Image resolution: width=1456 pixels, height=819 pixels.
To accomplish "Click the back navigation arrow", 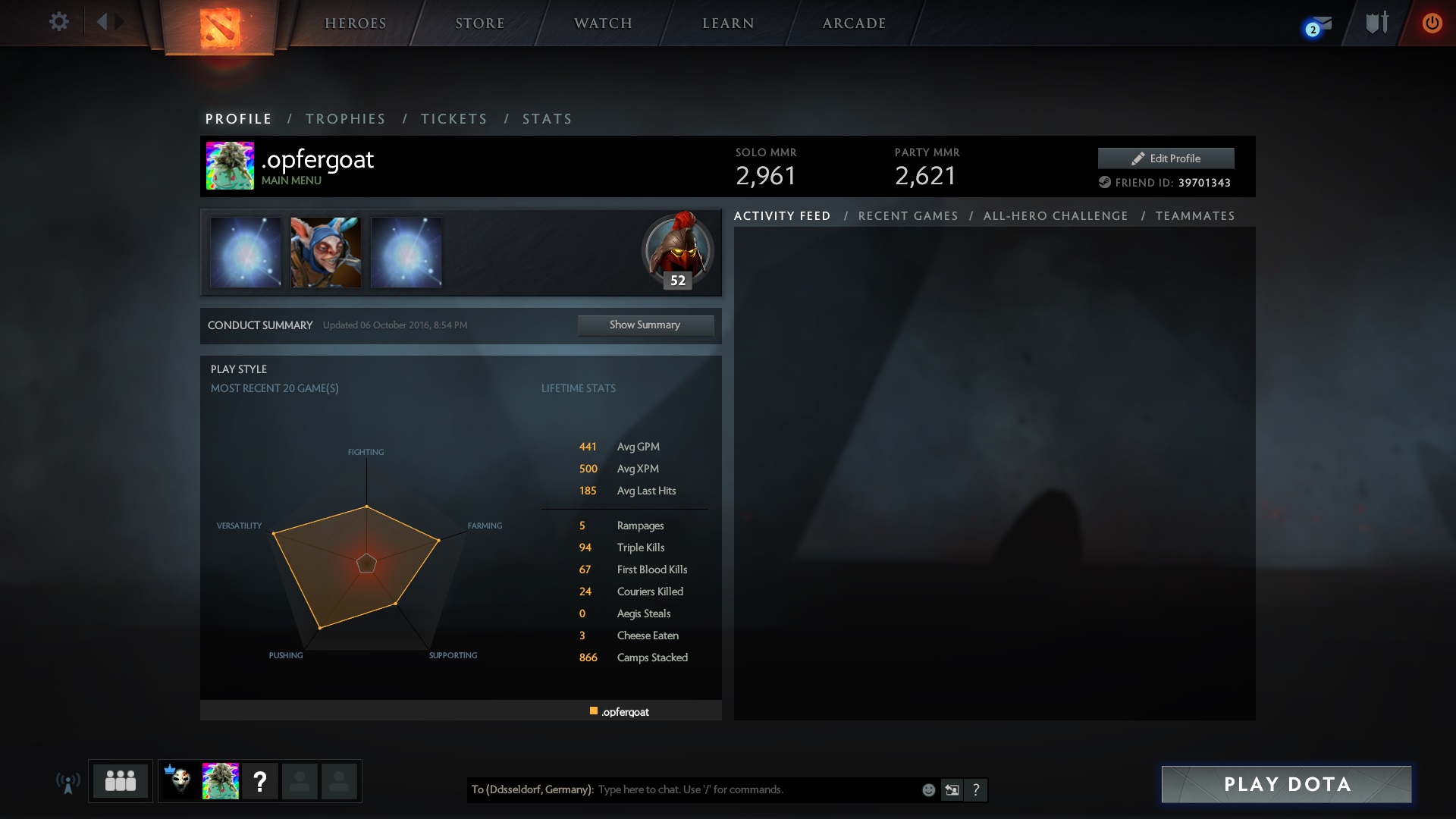I will coord(105,22).
